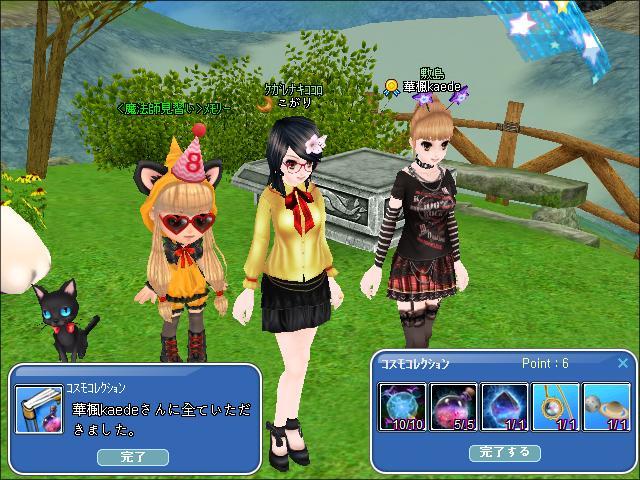The image size is (640, 480).
Task: Click the quest book icon in dialog
Action: pos(40,411)
